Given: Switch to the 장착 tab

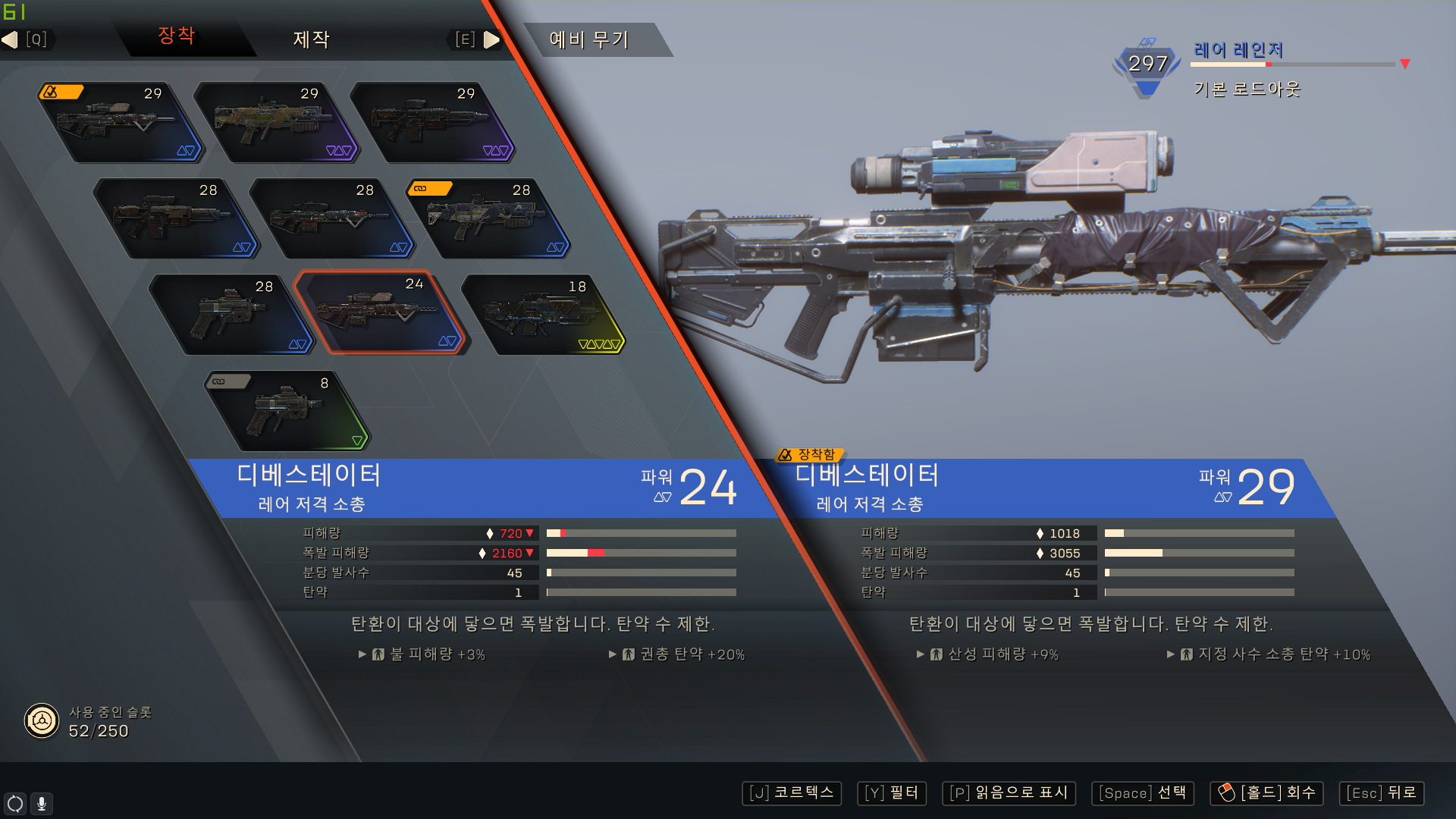Looking at the screenshot, I should pyautogui.click(x=177, y=36).
